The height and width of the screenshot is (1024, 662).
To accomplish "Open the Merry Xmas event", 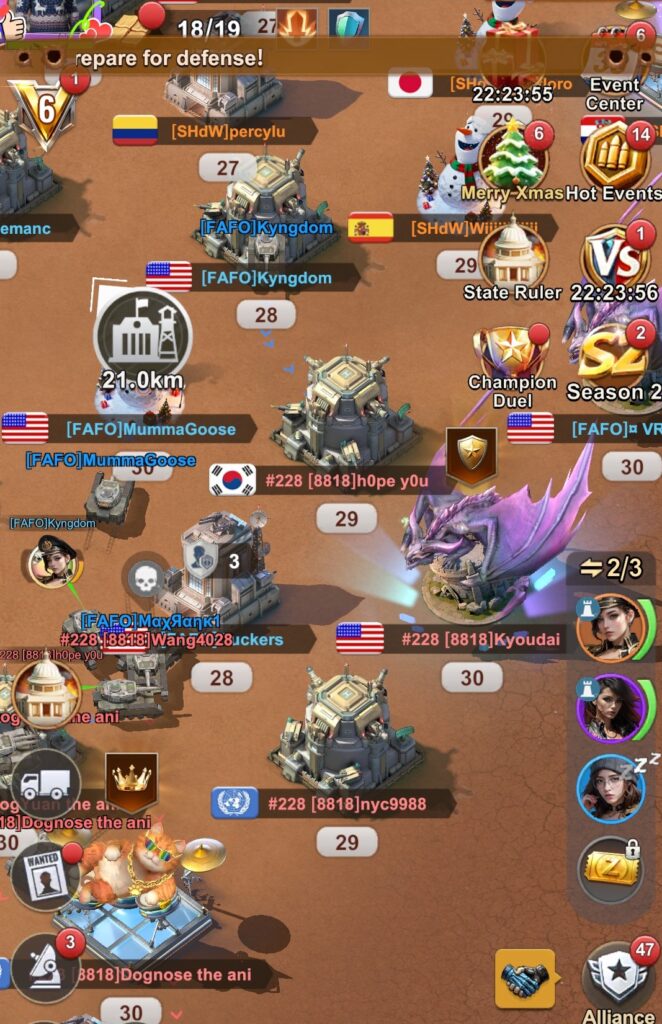I will point(512,157).
